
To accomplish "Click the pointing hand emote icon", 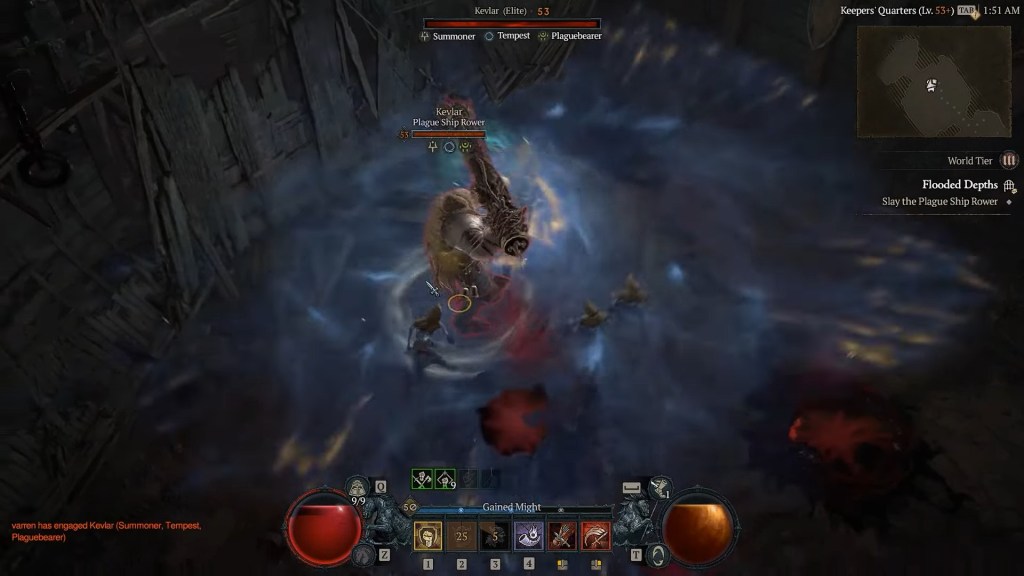I will click(x=658, y=488).
